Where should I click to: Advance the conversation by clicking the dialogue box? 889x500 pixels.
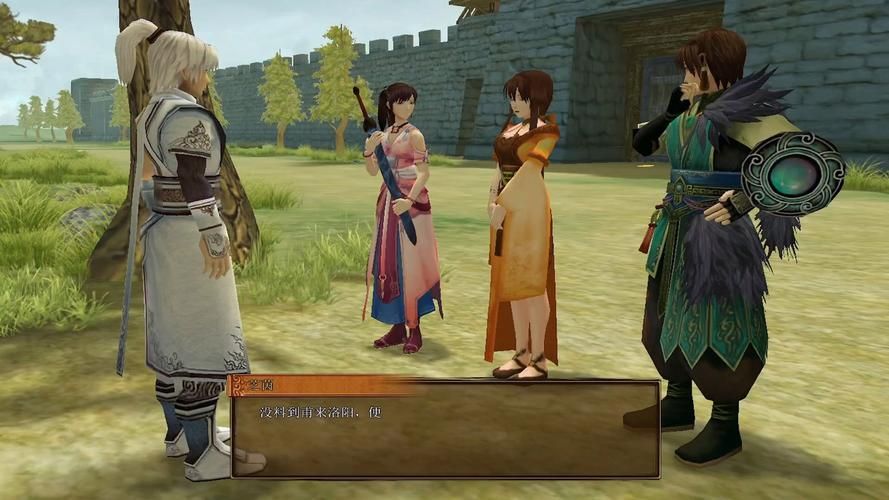(x=445, y=435)
